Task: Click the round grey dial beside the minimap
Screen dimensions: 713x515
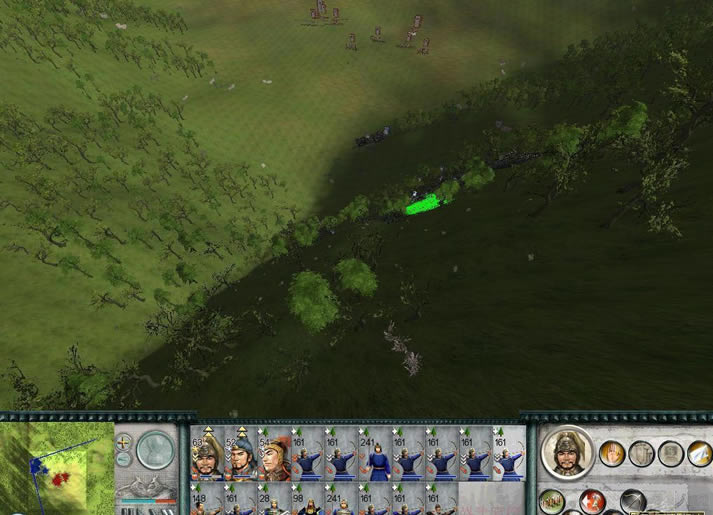Action: 155,450
